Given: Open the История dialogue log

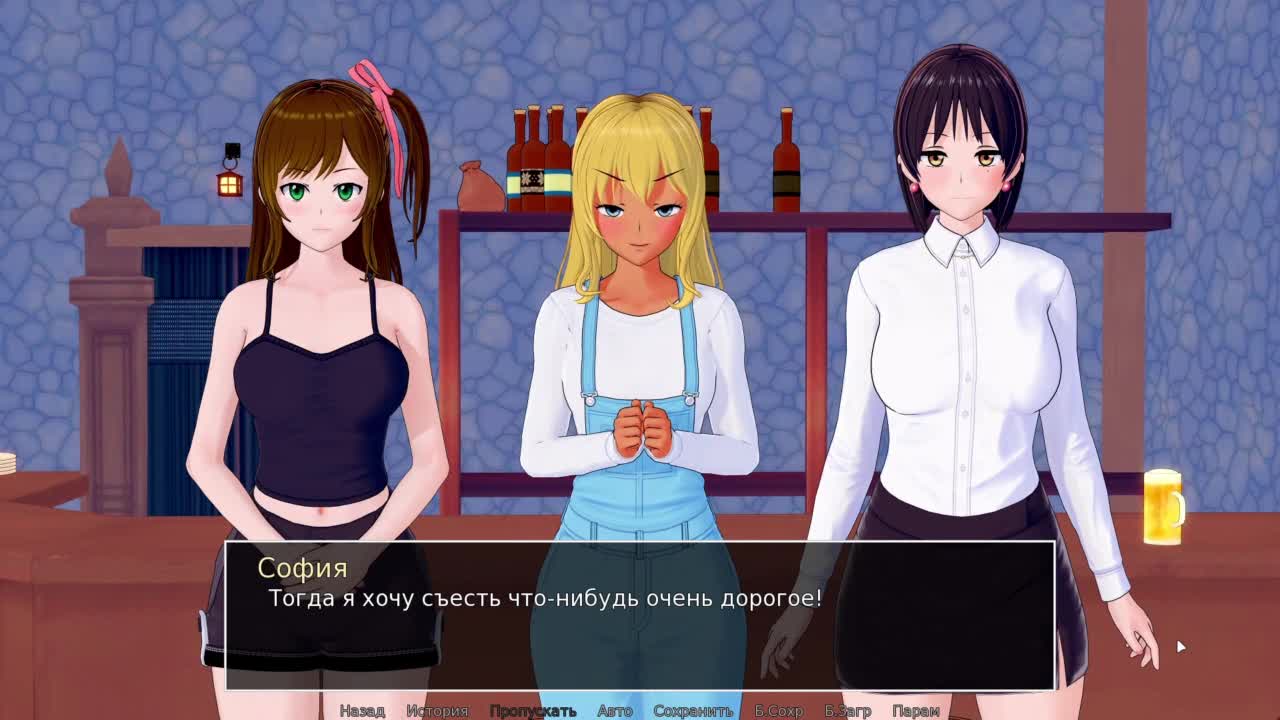Looking at the screenshot, I should 437,711.
